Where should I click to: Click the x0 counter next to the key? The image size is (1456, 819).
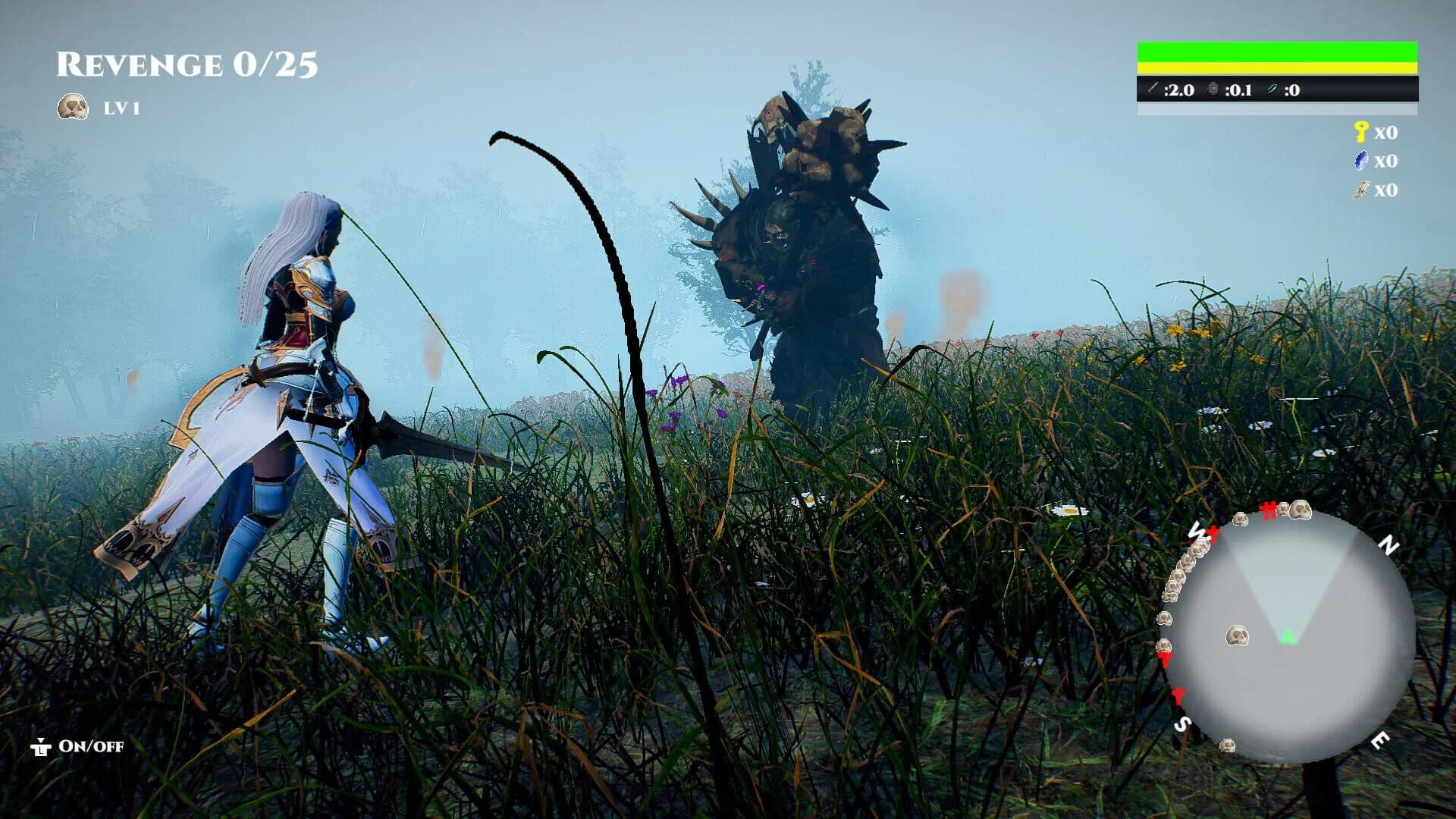click(1387, 132)
